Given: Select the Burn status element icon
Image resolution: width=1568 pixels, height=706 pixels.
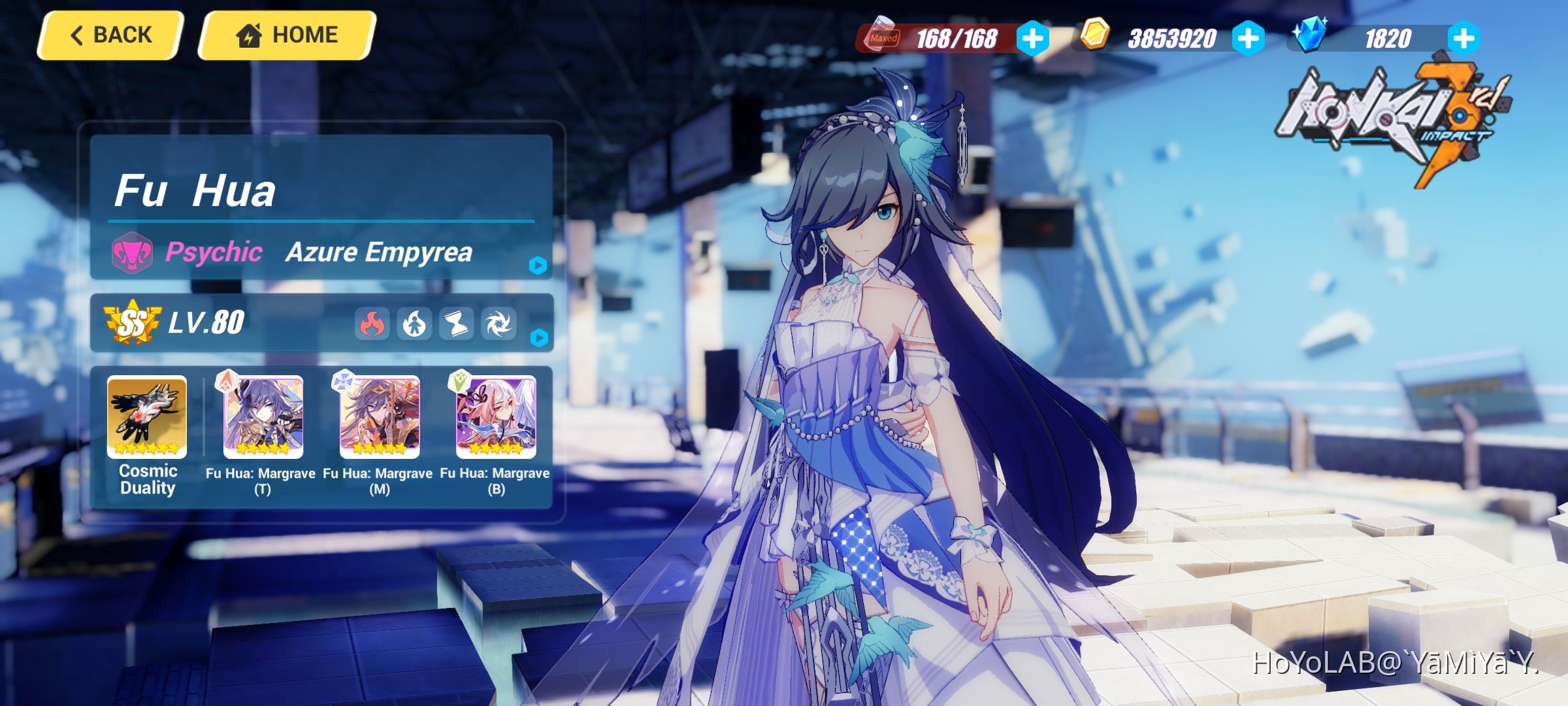Looking at the screenshot, I should point(414,323).
